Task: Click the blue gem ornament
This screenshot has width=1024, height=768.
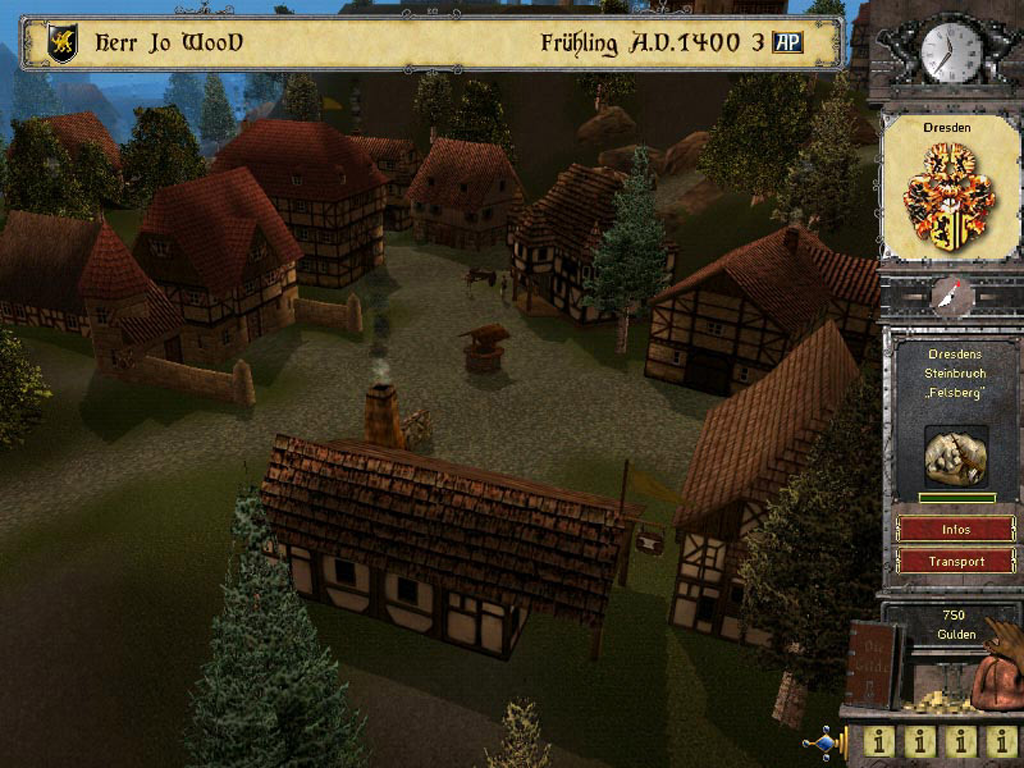Action: pyautogui.click(x=823, y=744)
